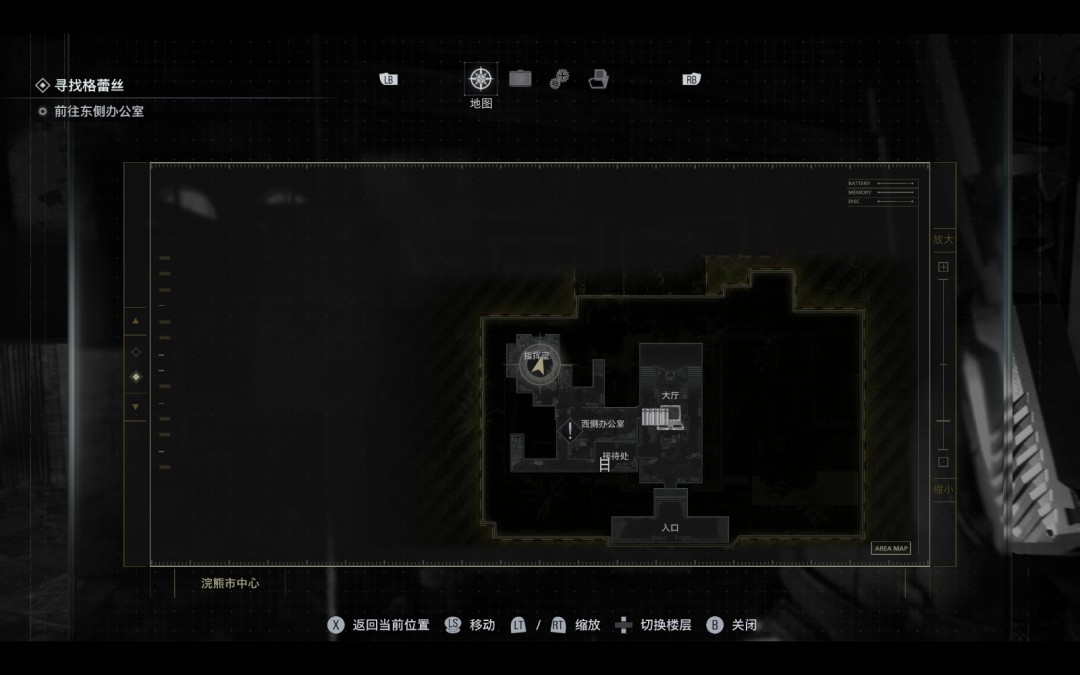The image size is (1080, 675).
Task: Switch to the gears tab
Action: pyautogui.click(x=559, y=79)
